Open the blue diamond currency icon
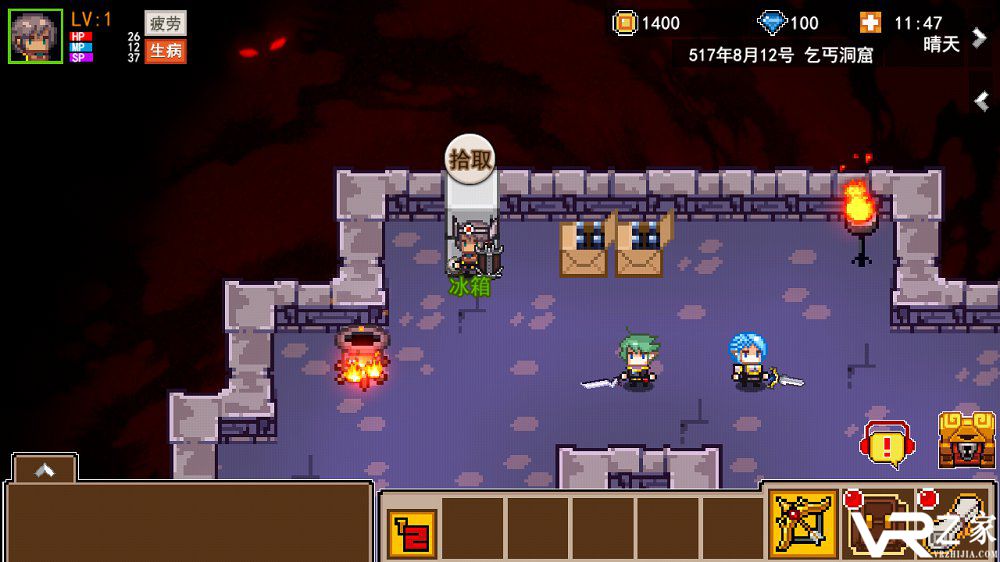This screenshot has width=1000, height=562. (x=772, y=22)
